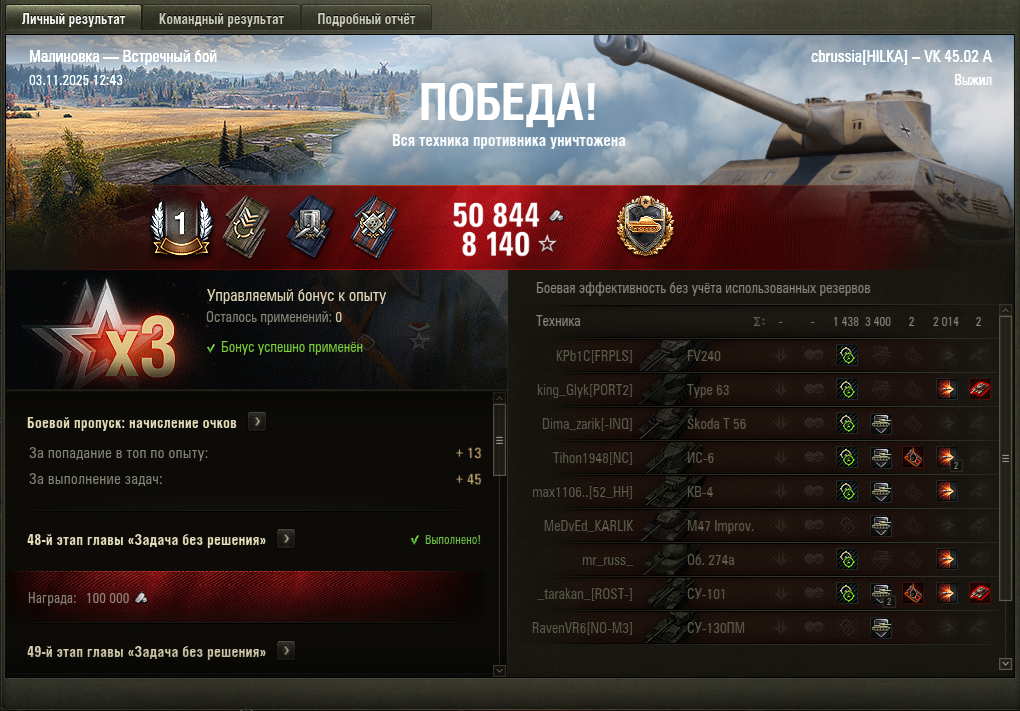Click the first-place laurel medal

point(181,225)
